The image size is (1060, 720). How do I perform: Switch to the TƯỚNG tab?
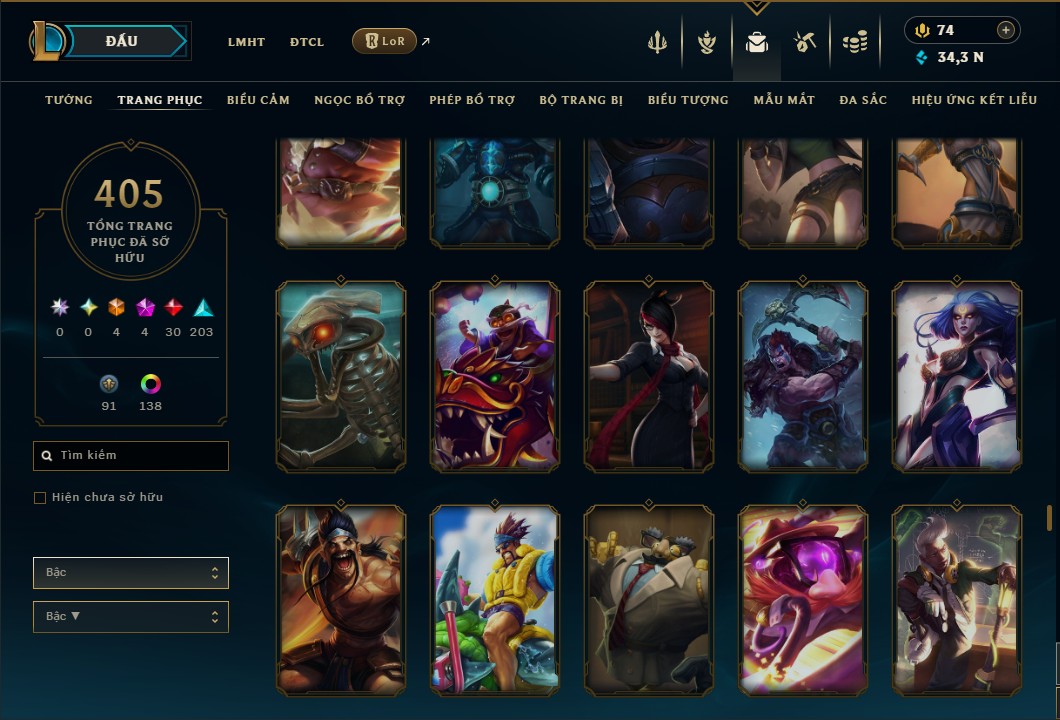tap(69, 100)
